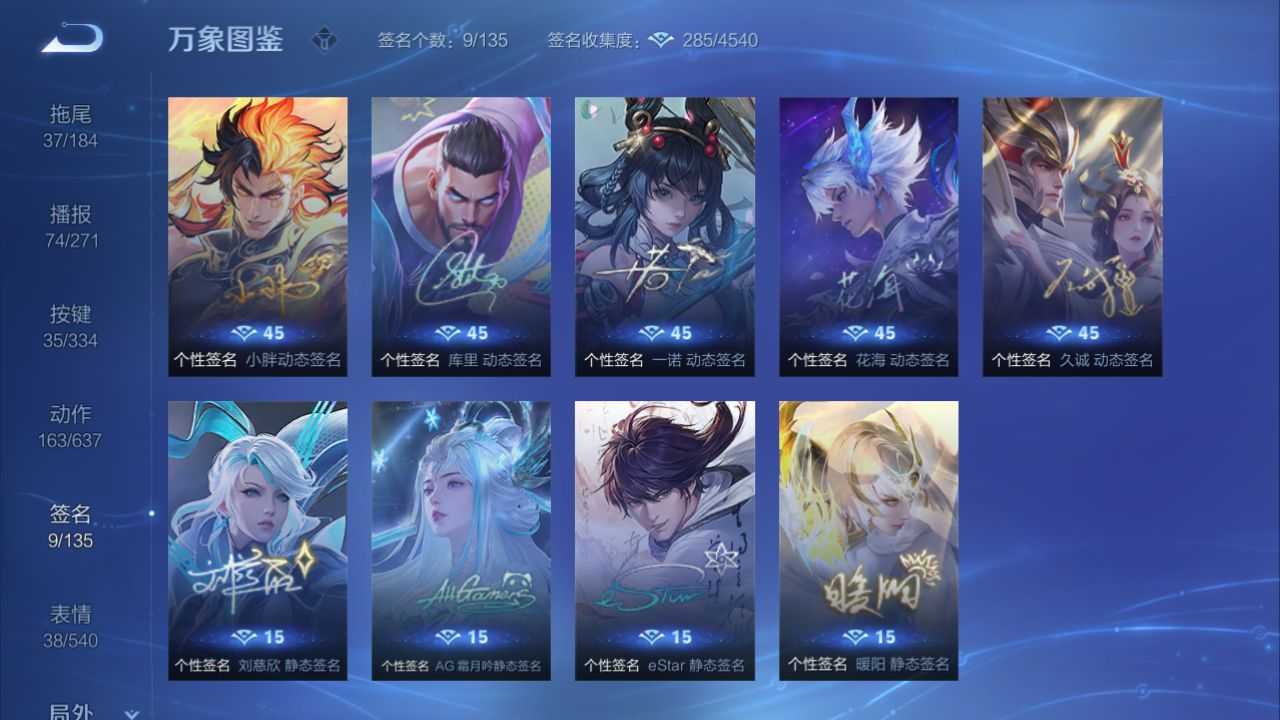View the eStar 静态签名 card
1280x720 pixels.
pyautogui.click(x=665, y=540)
